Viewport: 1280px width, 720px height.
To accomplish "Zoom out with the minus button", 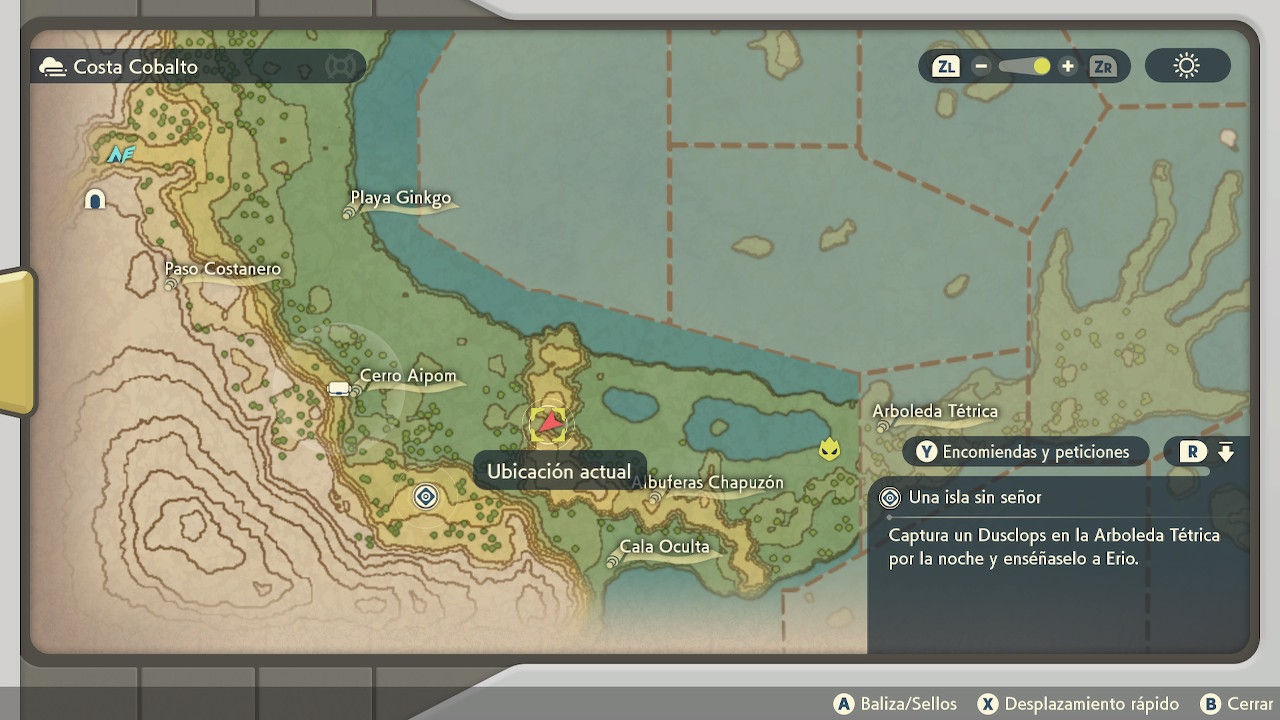I will [981, 67].
